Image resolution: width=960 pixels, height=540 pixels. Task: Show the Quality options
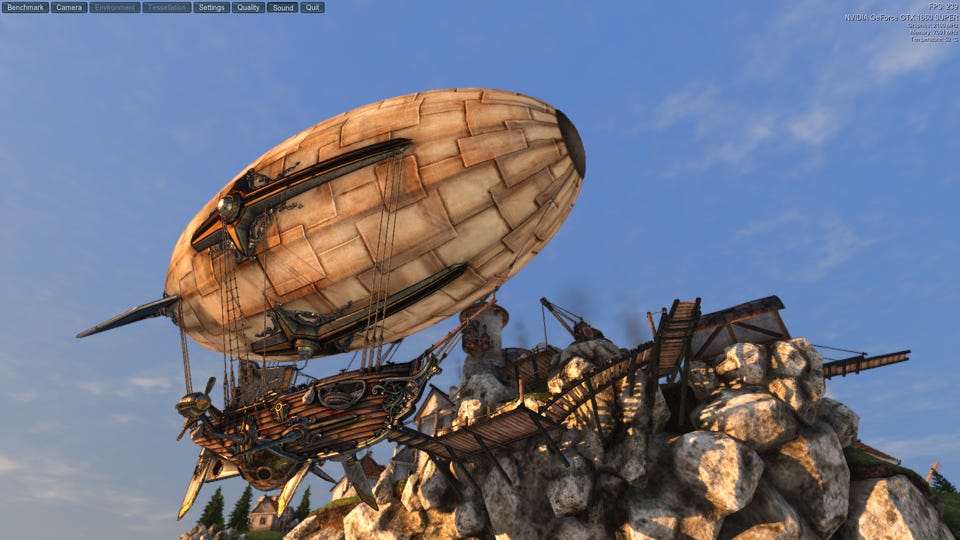pos(248,7)
